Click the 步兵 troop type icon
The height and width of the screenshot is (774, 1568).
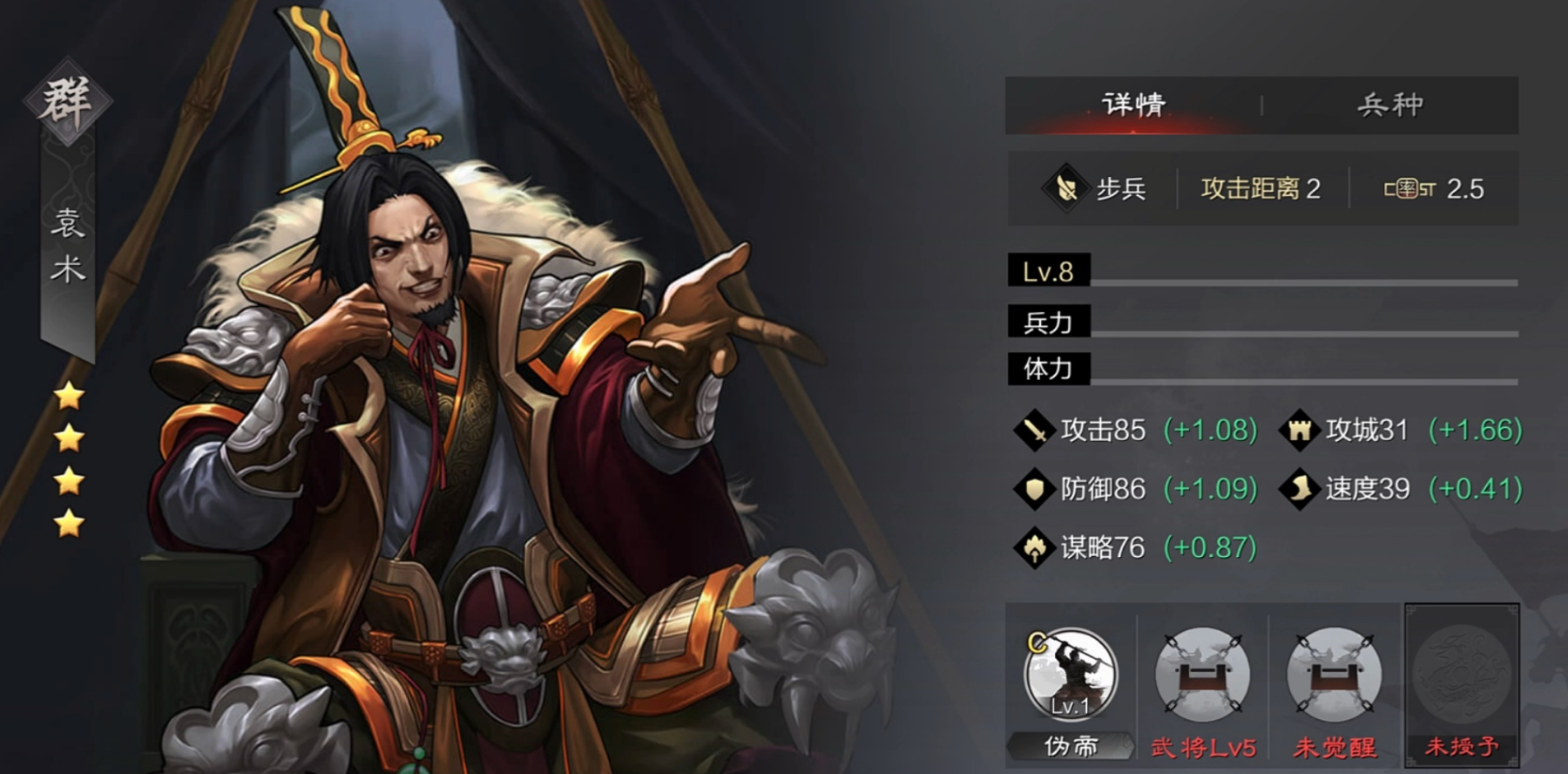tap(1065, 188)
